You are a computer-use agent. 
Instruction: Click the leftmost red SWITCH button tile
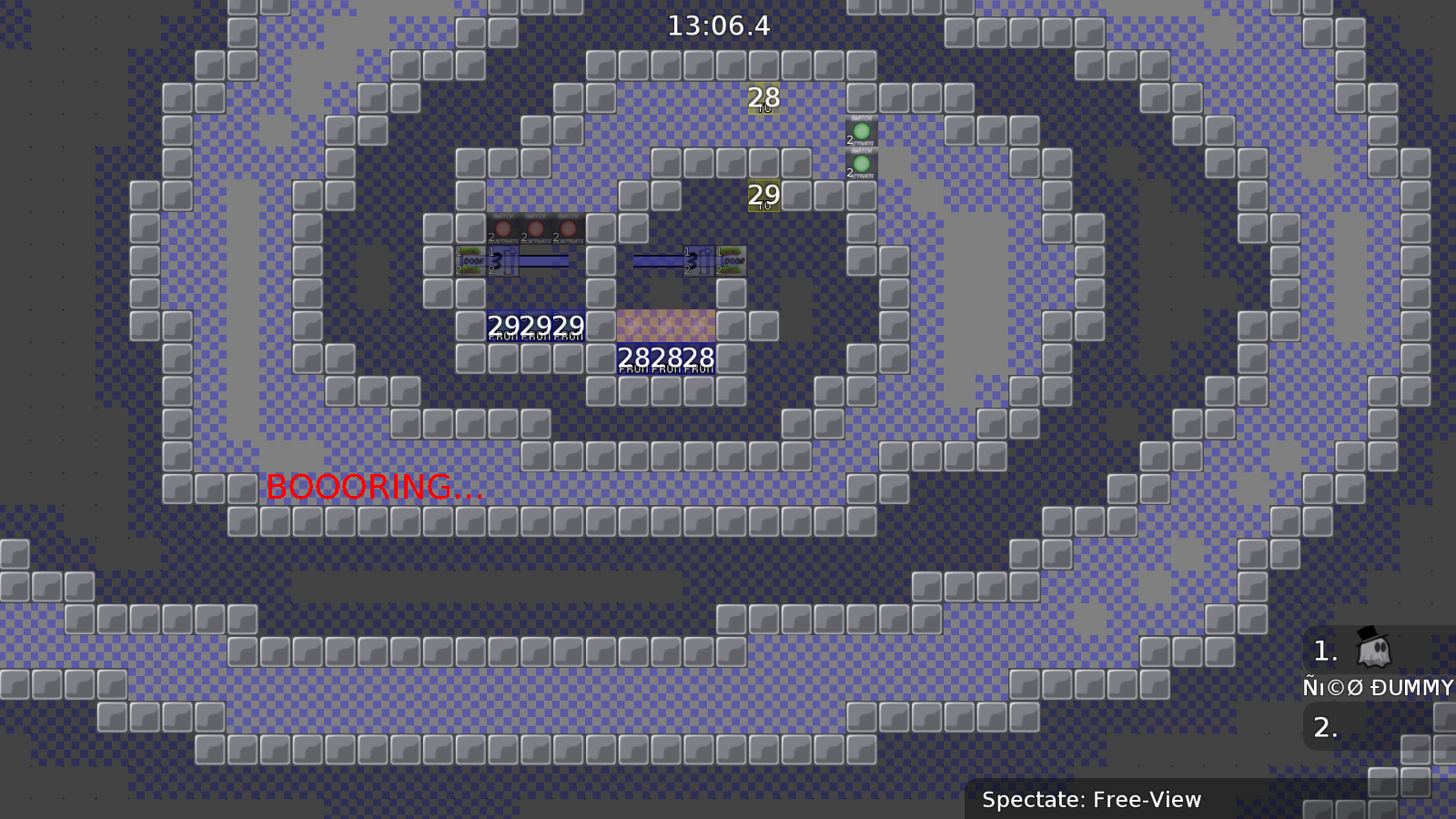[503, 227]
